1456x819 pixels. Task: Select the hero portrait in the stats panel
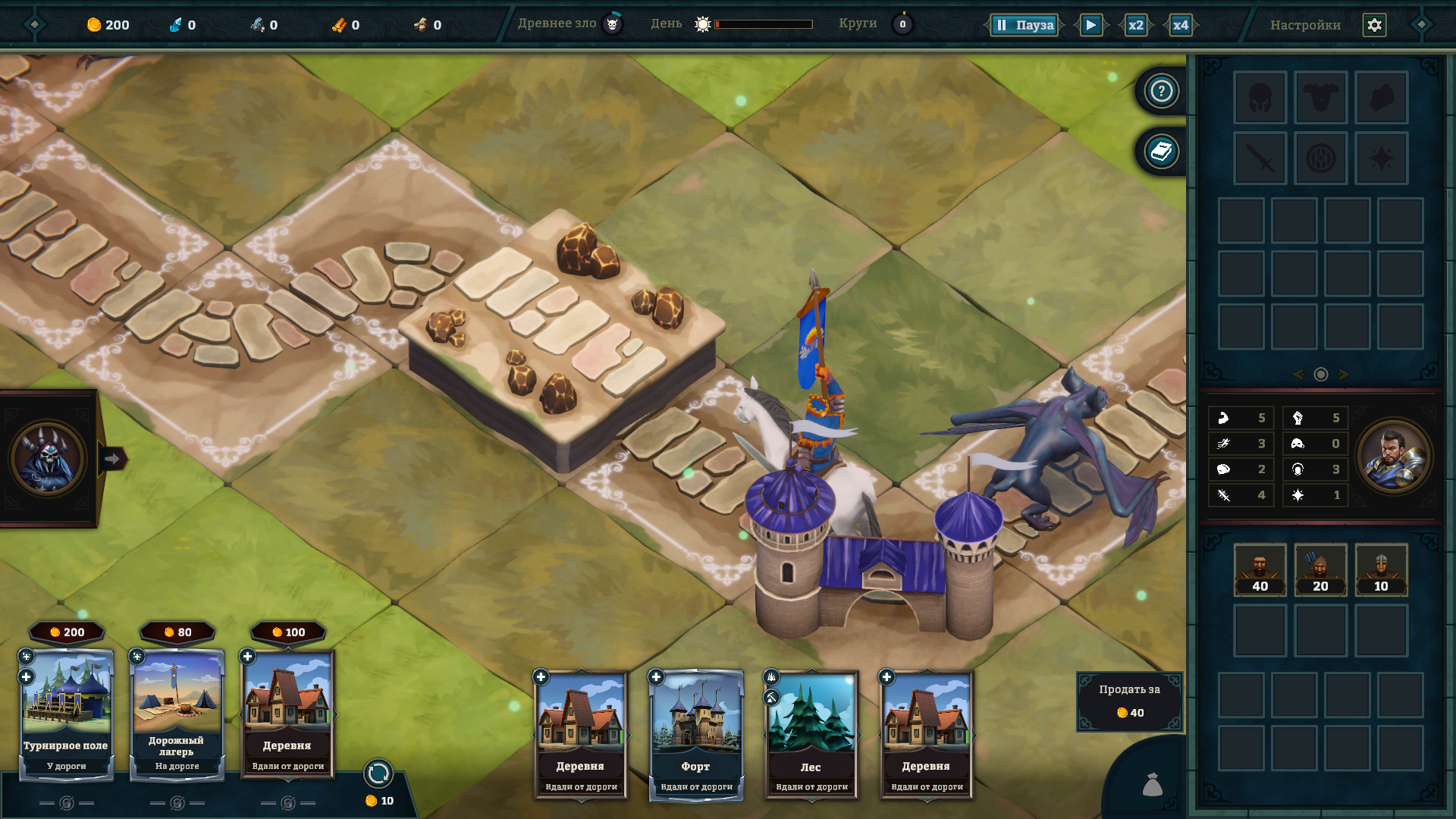pyautogui.click(x=1394, y=457)
